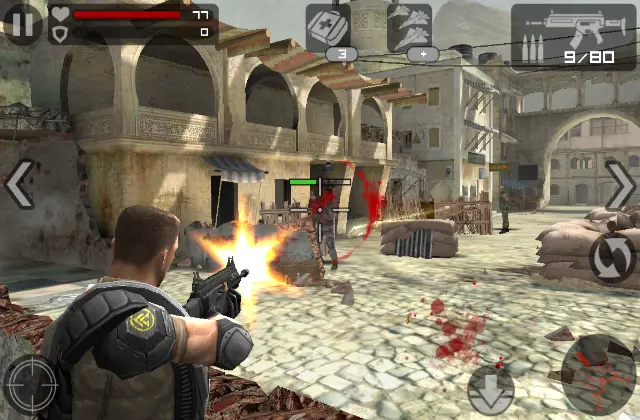Use a medkit
The width and height of the screenshot is (640, 420).
click(342, 28)
